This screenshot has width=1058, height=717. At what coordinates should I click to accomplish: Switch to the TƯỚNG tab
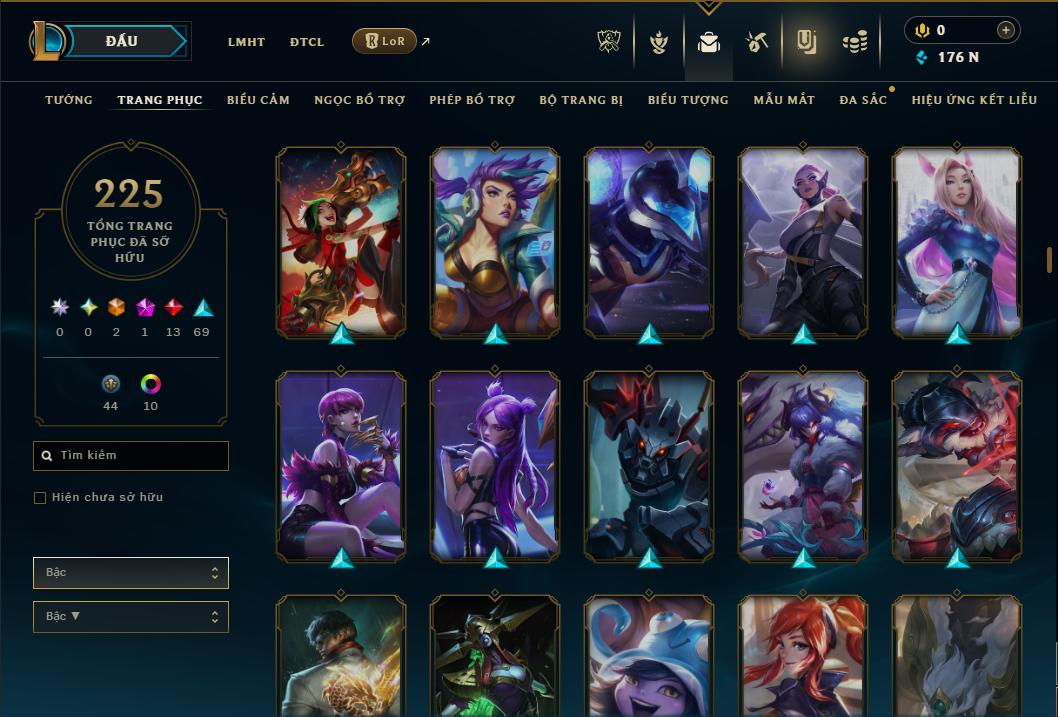(x=69, y=100)
